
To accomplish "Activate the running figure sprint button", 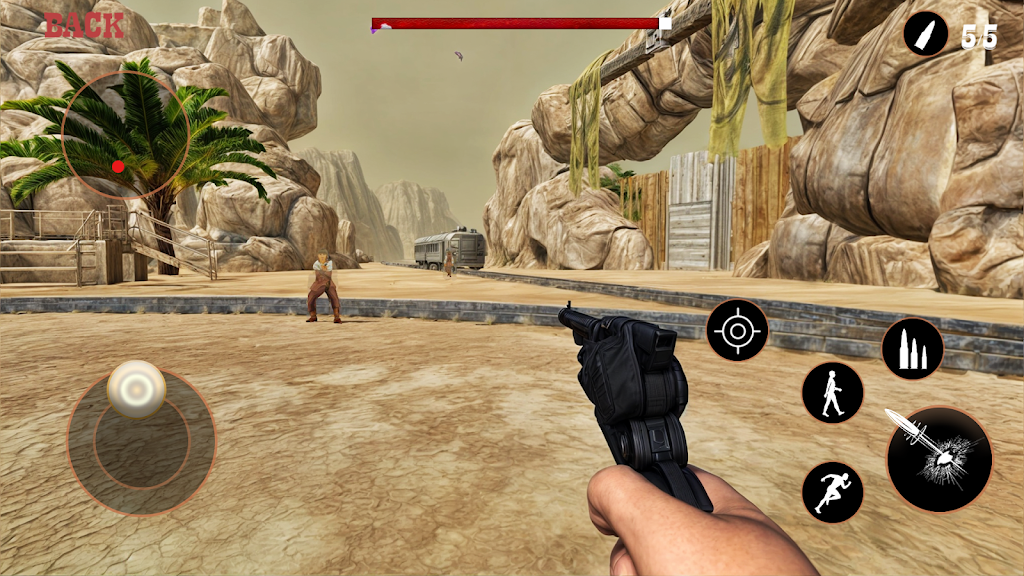I will click(832, 492).
